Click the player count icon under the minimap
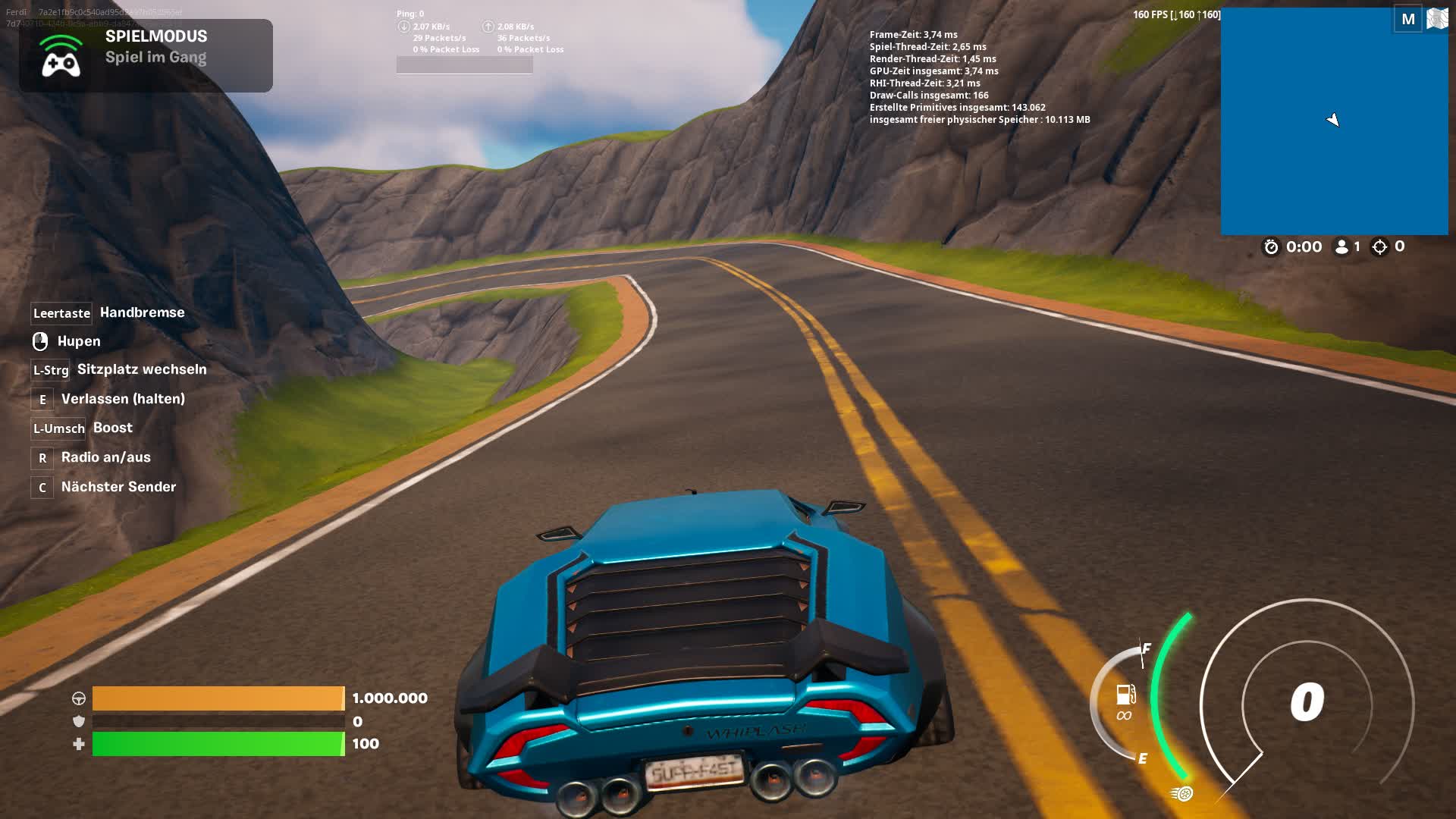Viewport: 1456px width, 819px height. pos(1341,246)
